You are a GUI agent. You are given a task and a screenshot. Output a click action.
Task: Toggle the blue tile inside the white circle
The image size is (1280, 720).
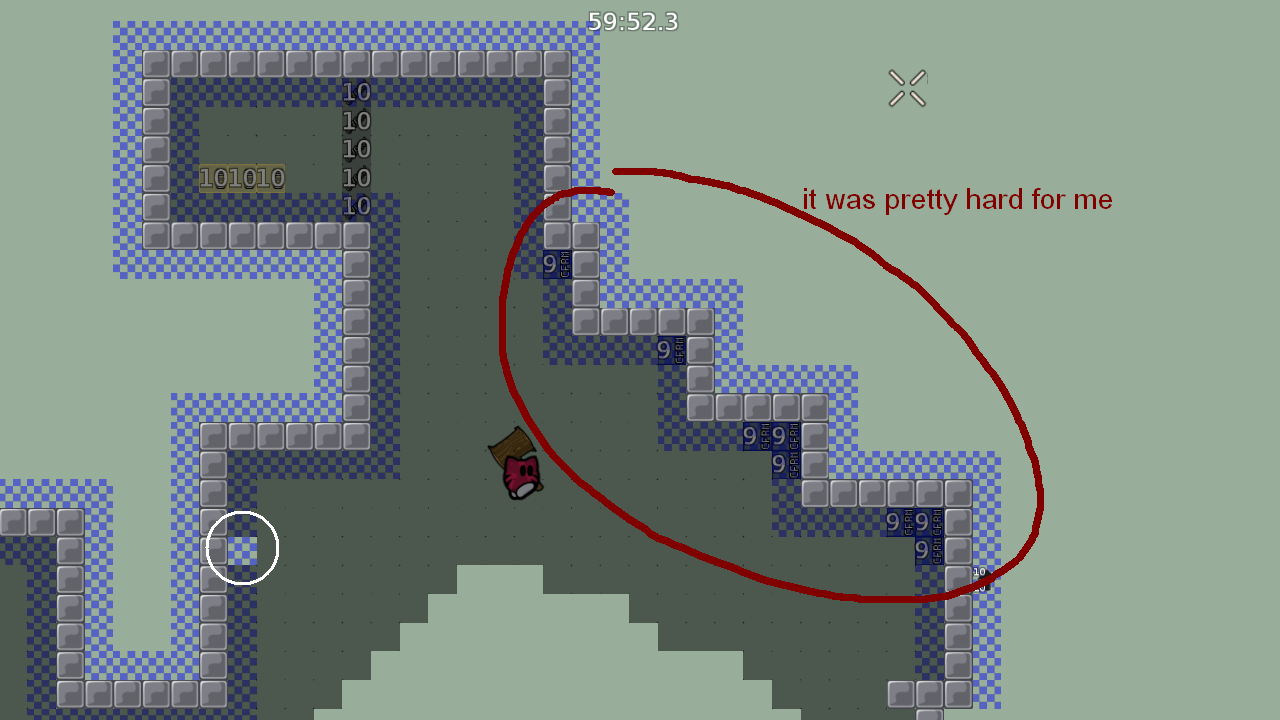pyautogui.click(x=242, y=547)
